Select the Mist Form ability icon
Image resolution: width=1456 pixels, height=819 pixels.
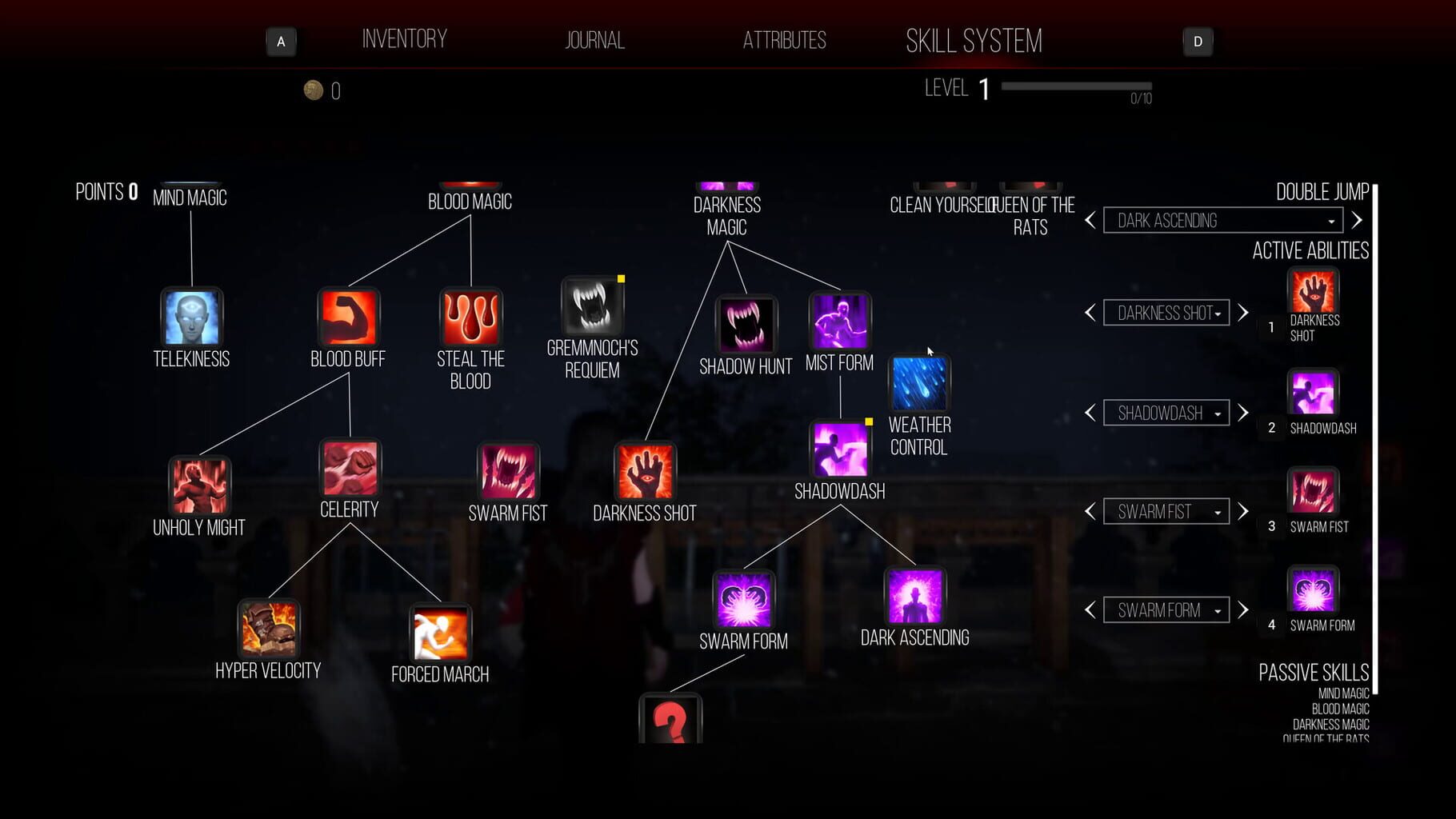(x=838, y=319)
